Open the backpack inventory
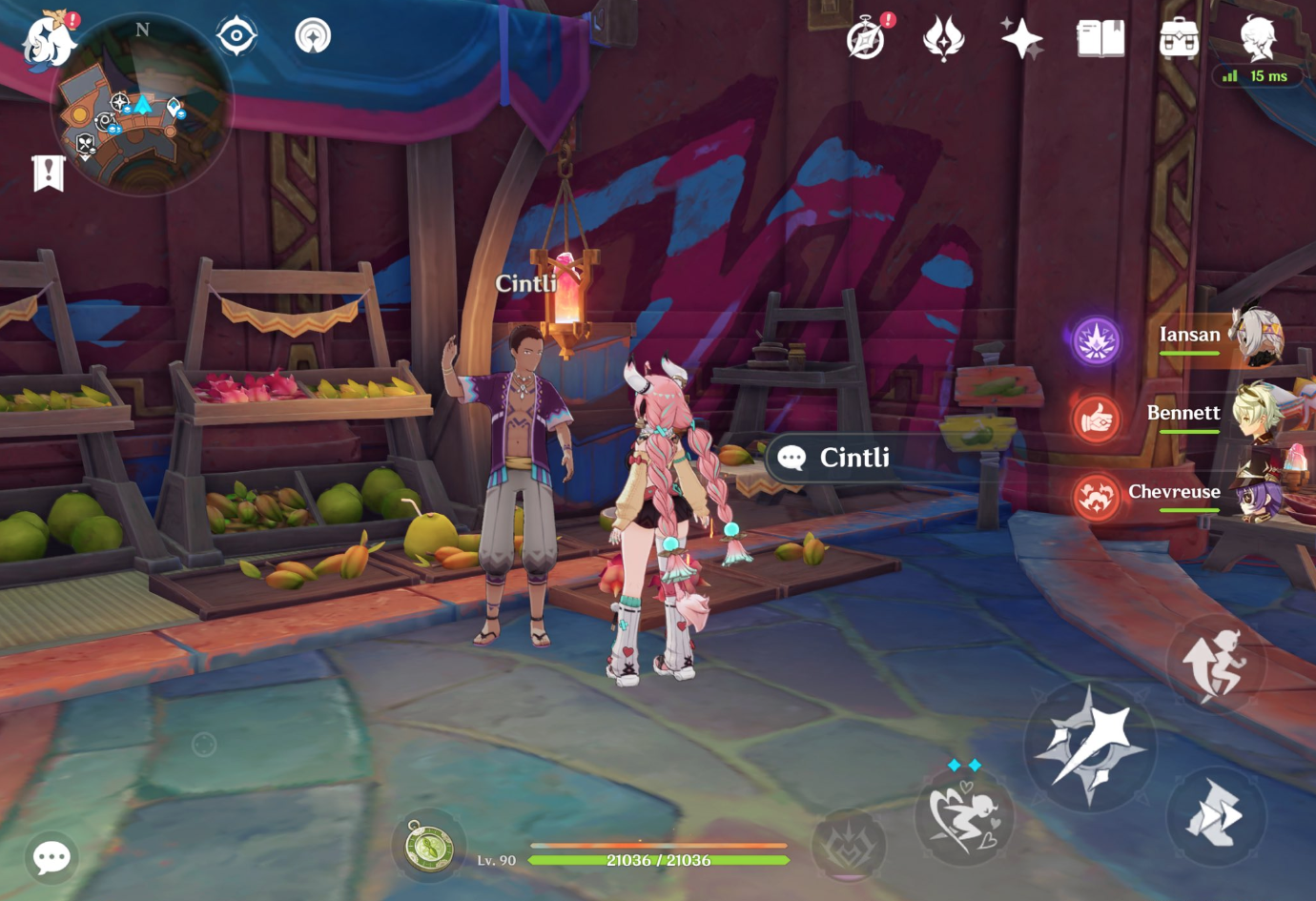 tap(1179, 39)
